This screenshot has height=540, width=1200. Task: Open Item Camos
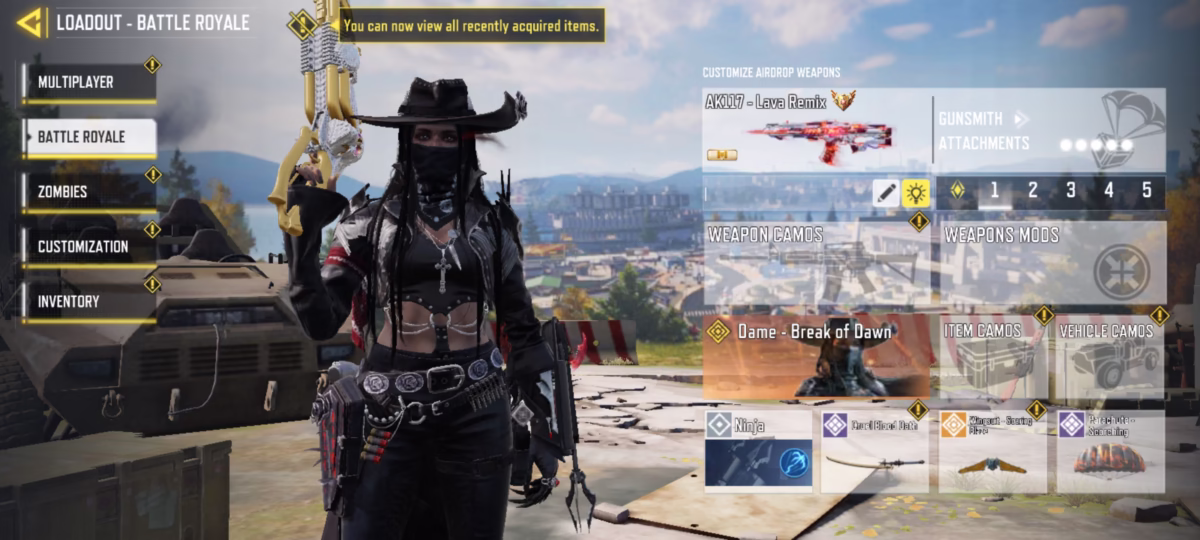click(990, 357)
